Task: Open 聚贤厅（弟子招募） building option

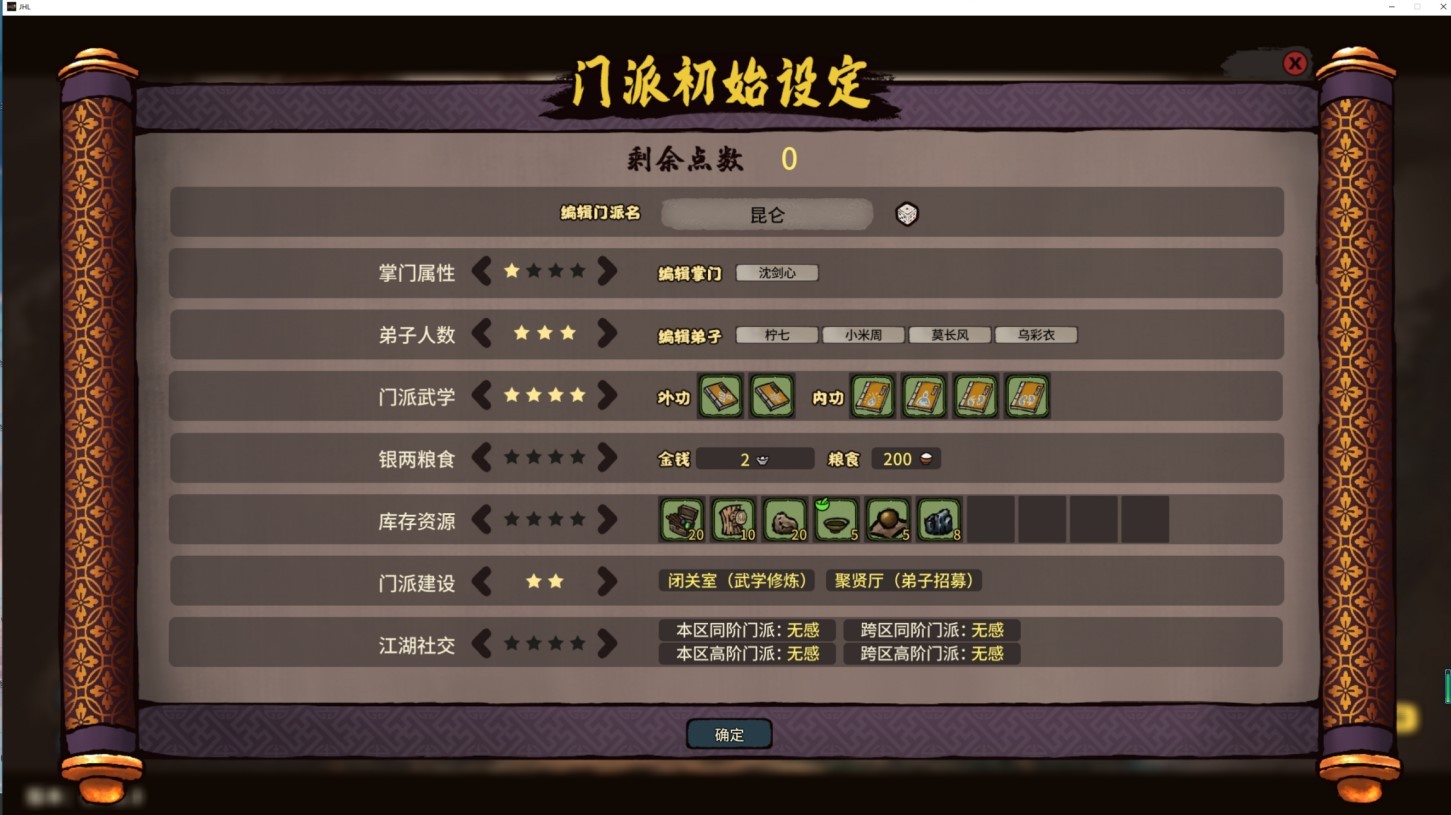Action: 903,580
